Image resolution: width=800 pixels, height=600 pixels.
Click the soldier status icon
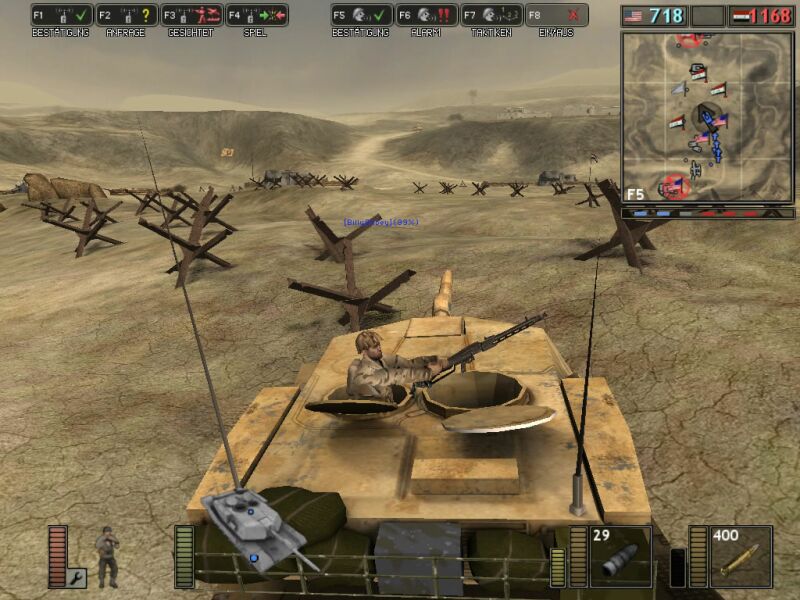107,556
